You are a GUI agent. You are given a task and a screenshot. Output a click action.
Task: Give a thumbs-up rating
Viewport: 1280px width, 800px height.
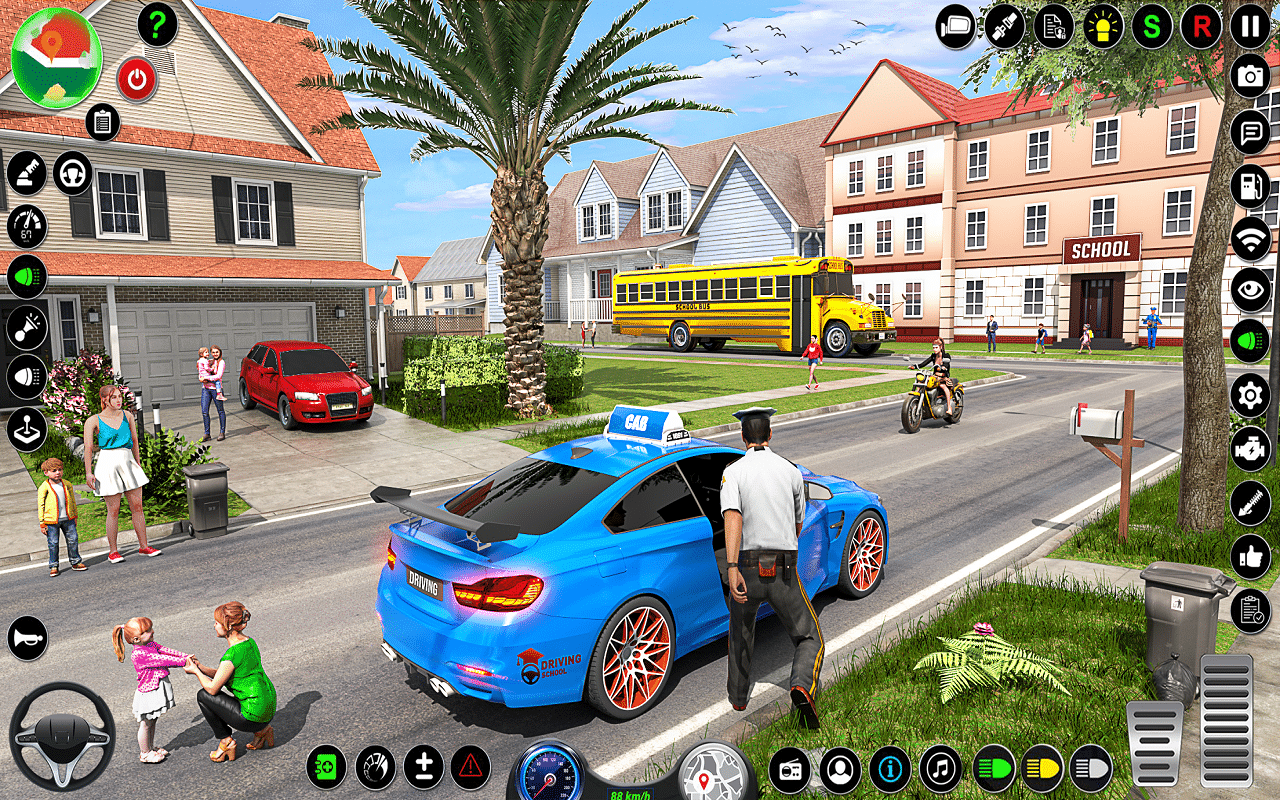[x=1250, y=556]
